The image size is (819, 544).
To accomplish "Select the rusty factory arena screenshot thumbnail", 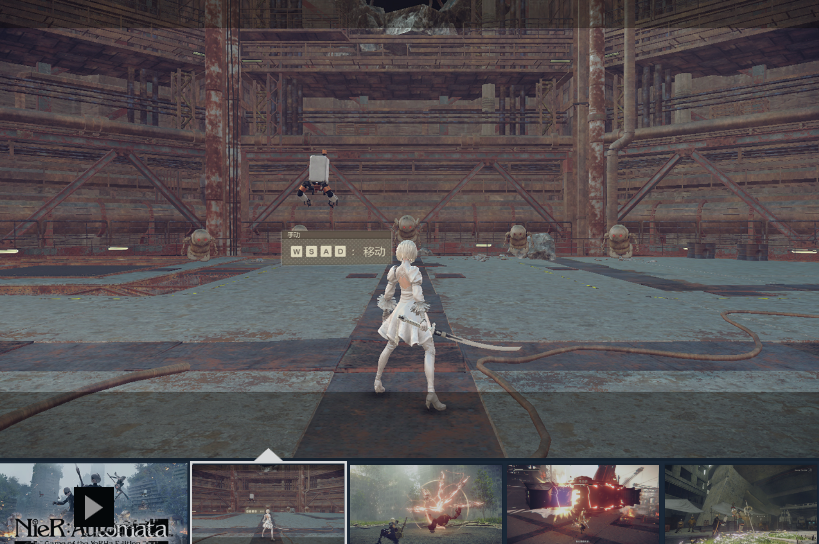I will tap(268, 504).
